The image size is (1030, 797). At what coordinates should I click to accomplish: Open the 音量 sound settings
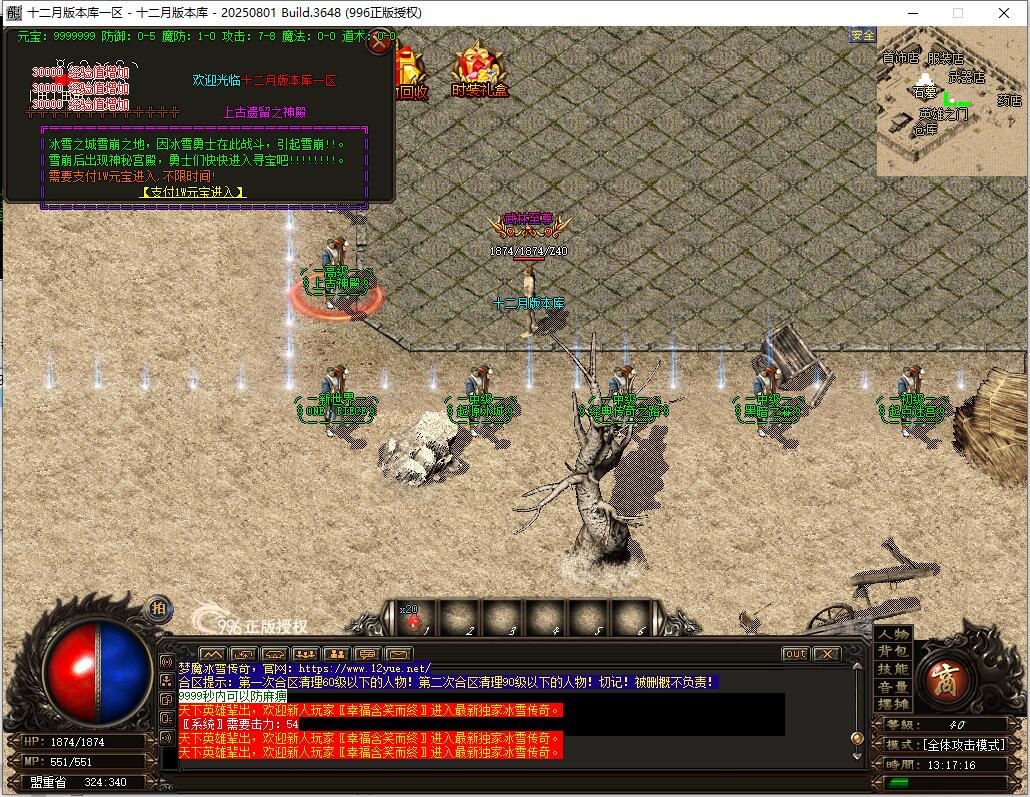pos(894,687)
